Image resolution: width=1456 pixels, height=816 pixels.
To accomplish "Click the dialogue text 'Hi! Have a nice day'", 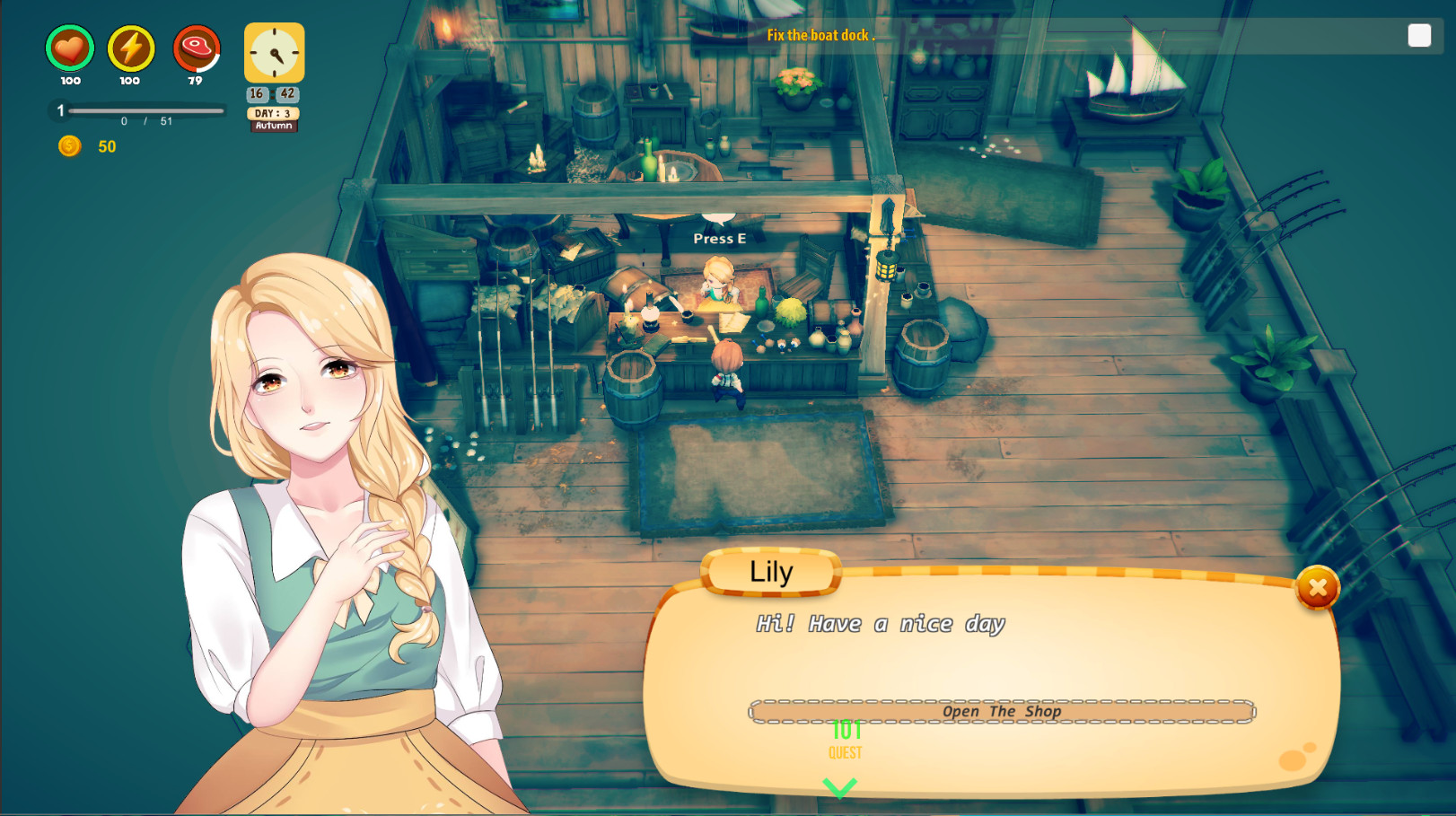I will [x=880, y=623].
